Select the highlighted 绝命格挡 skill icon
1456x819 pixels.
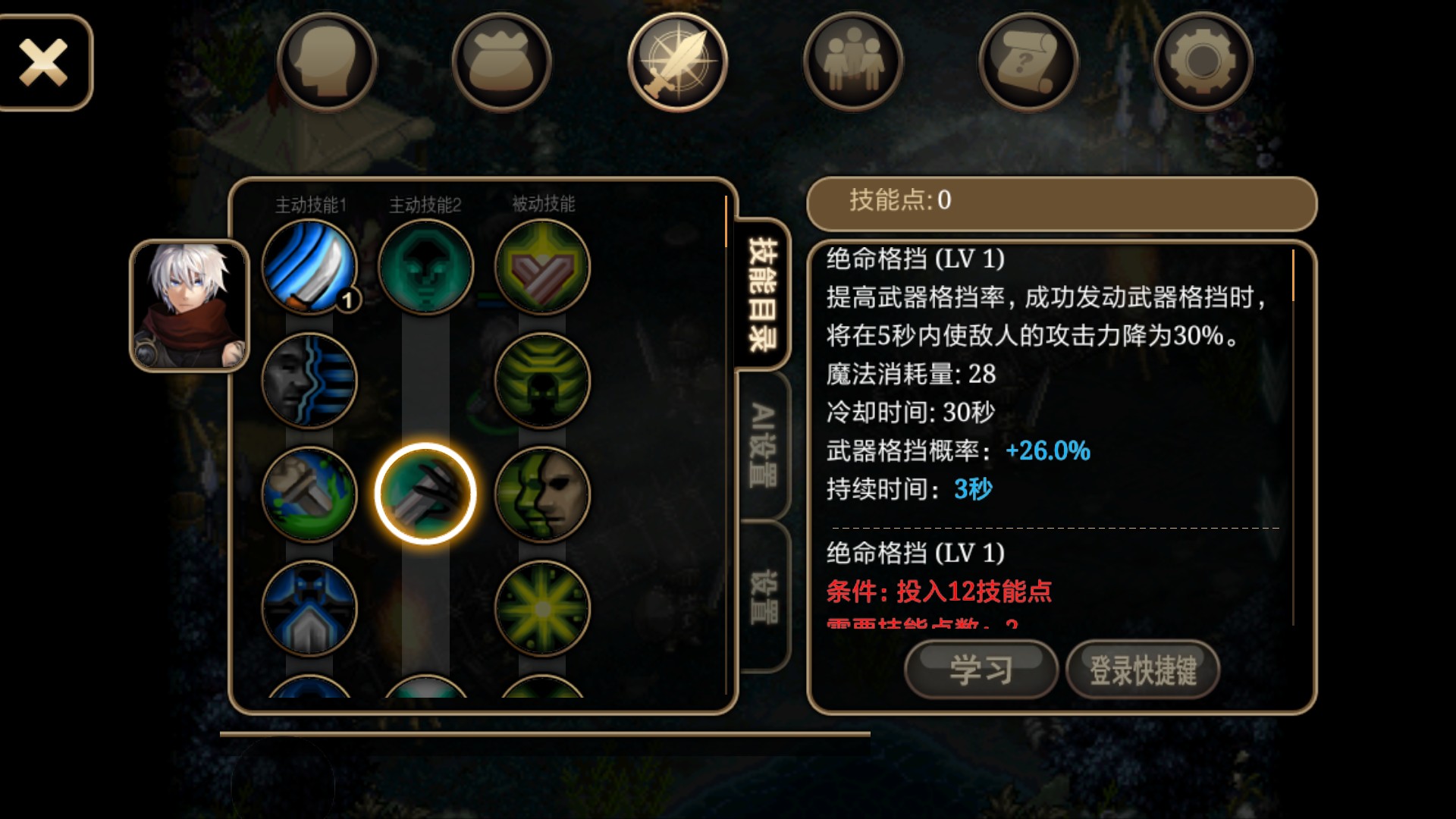[425, 494]
